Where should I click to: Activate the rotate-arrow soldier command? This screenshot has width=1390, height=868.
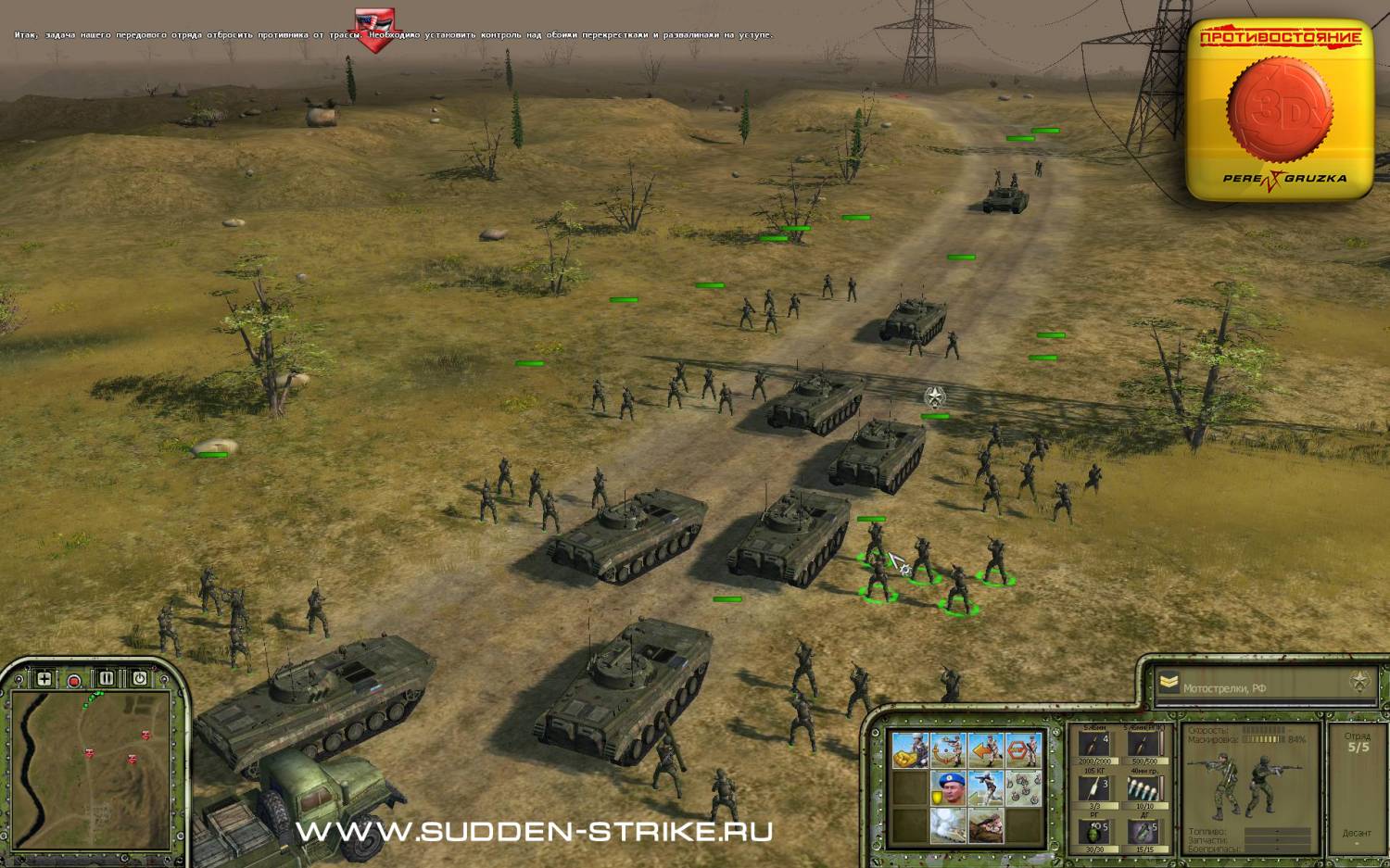point(948,750)
